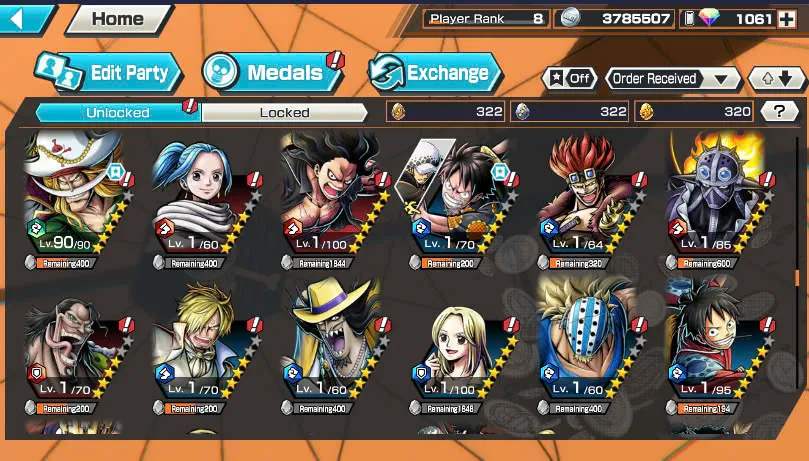The image size is (809, 461).
Task: Open the Edit Party menu
Action: pos(108,72)
